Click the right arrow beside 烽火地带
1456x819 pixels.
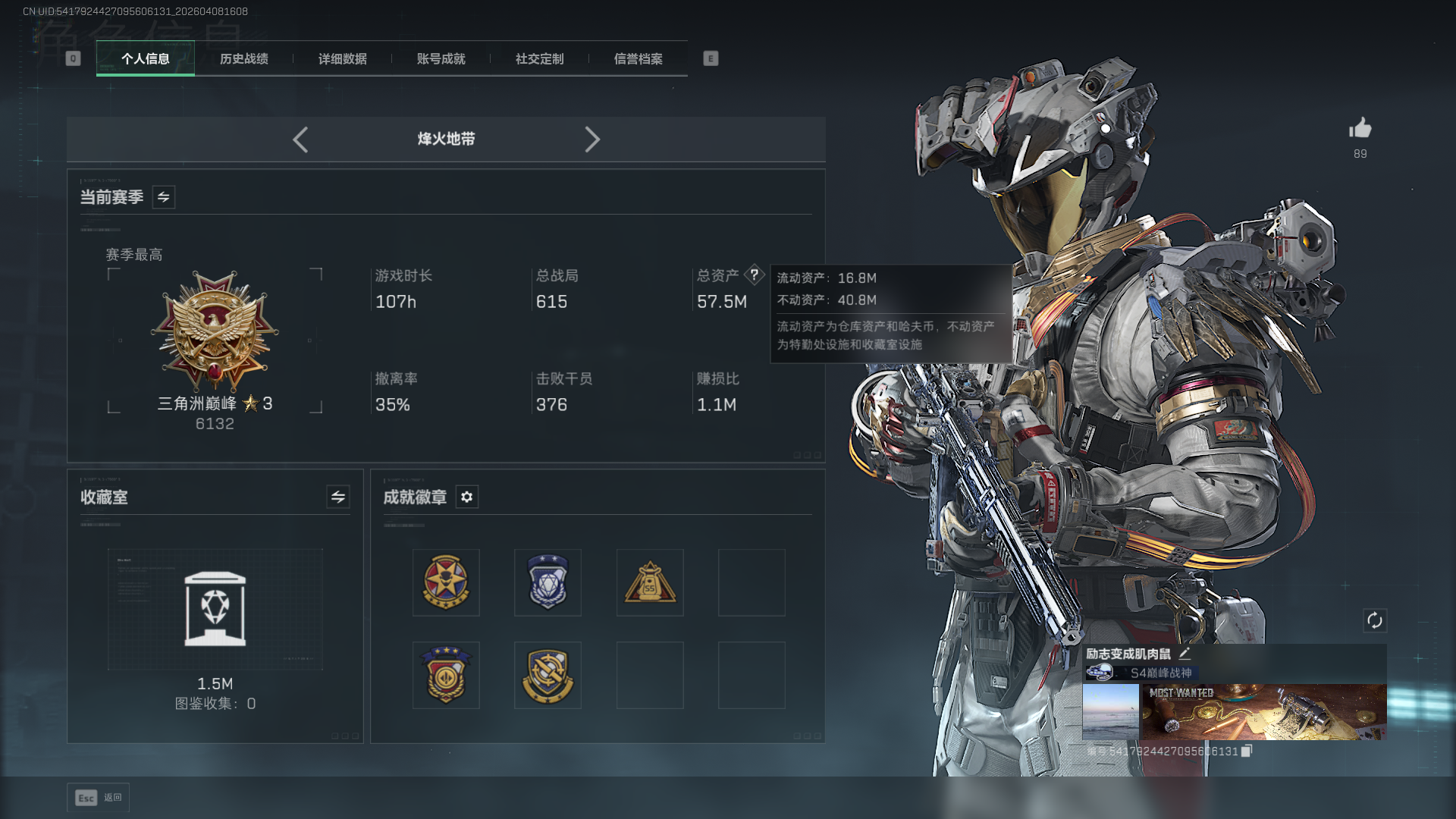pos(592,140)
